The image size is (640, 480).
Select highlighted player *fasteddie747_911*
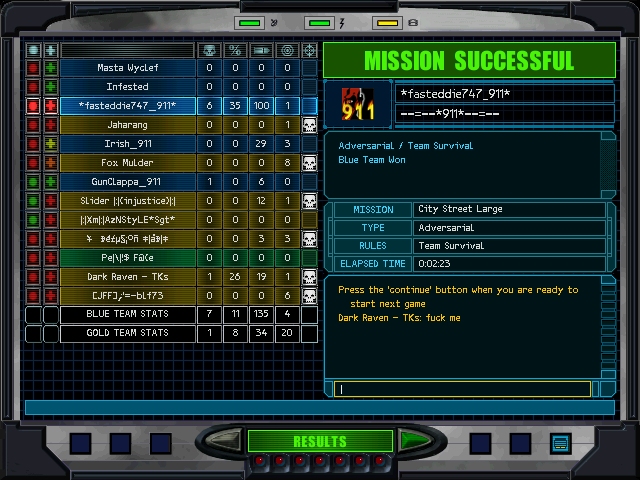coord(127,106)
